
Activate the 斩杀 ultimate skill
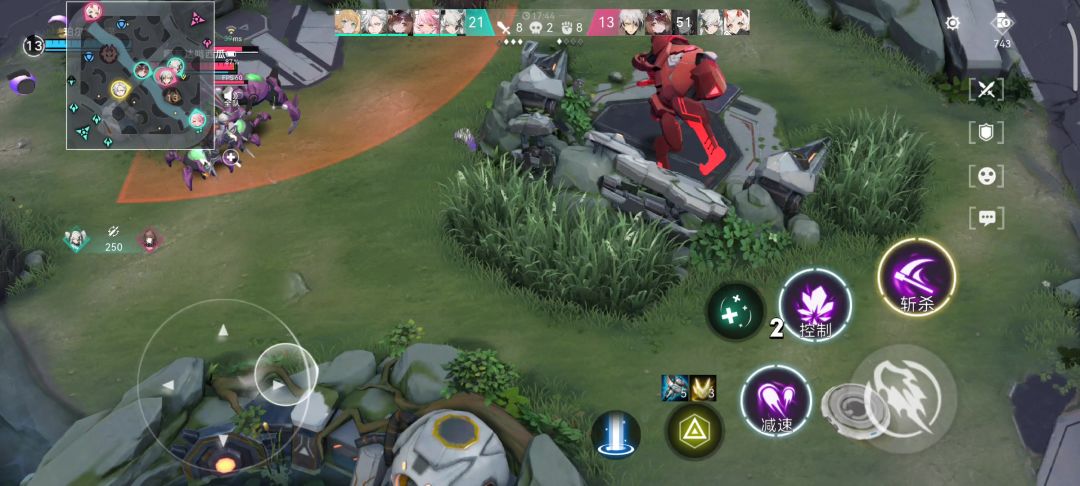click(x=917, y=277)
